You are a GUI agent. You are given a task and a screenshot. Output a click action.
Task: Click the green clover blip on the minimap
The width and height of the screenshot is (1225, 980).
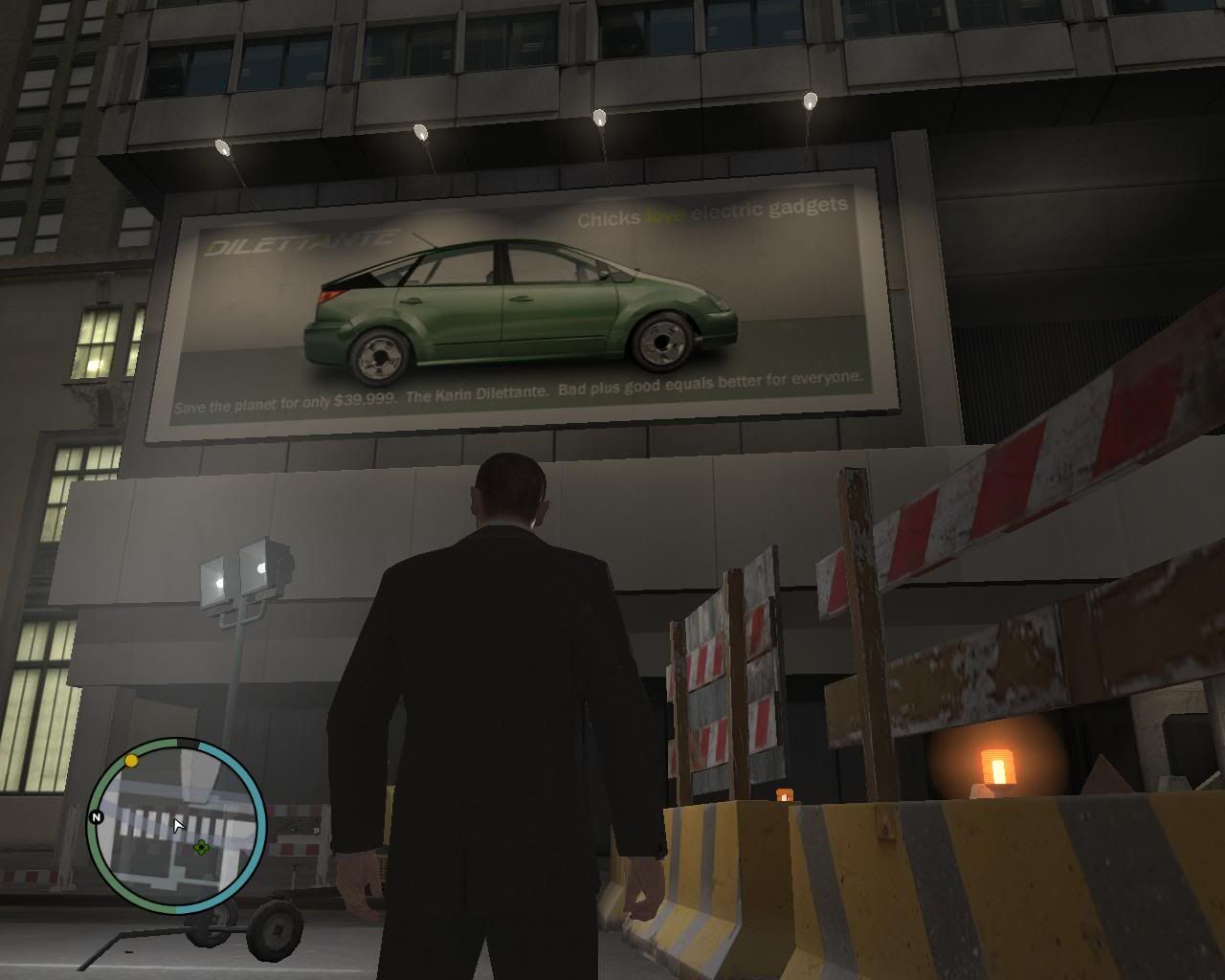(201, 847)
